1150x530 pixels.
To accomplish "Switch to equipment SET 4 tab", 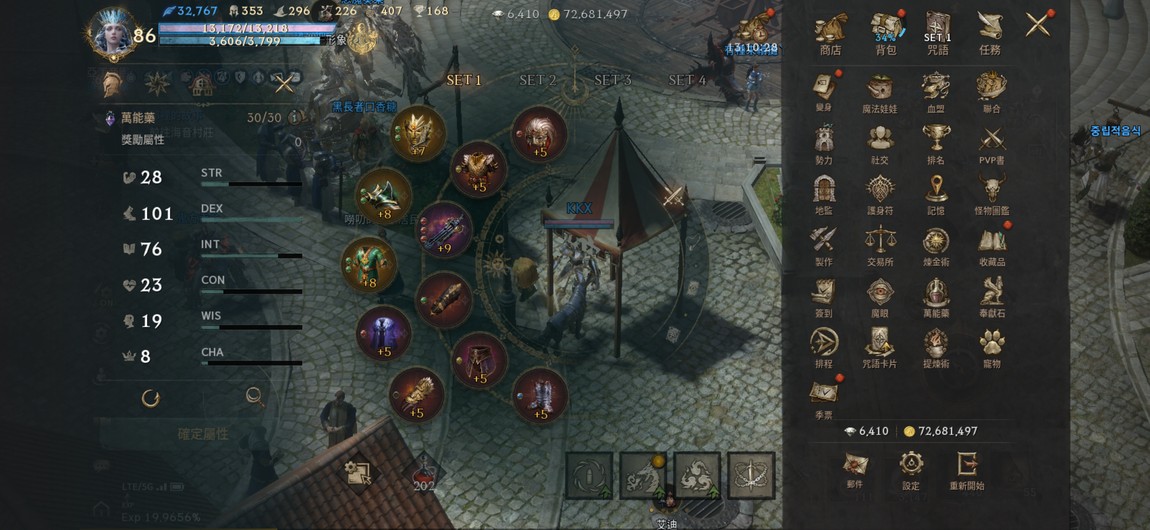I will coord(687,80).
